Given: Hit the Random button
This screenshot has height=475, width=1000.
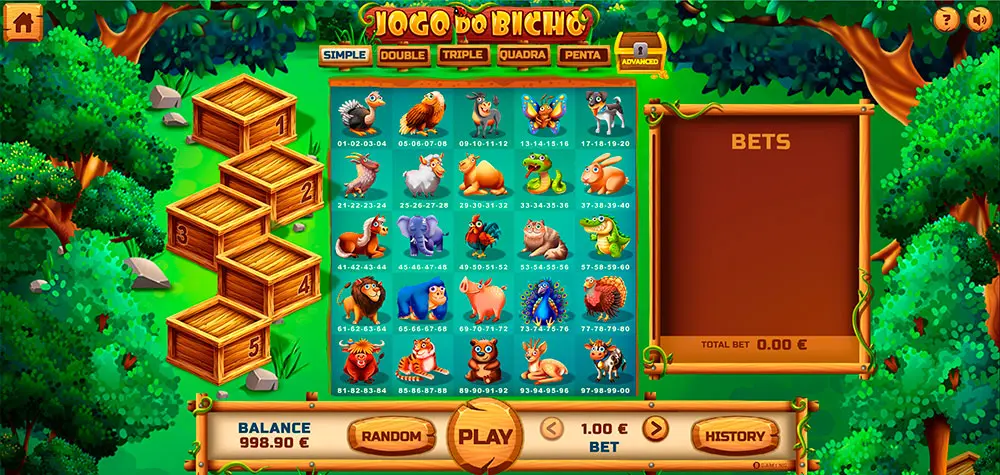Looking at the screenshot, I should (x=392, y=436).
